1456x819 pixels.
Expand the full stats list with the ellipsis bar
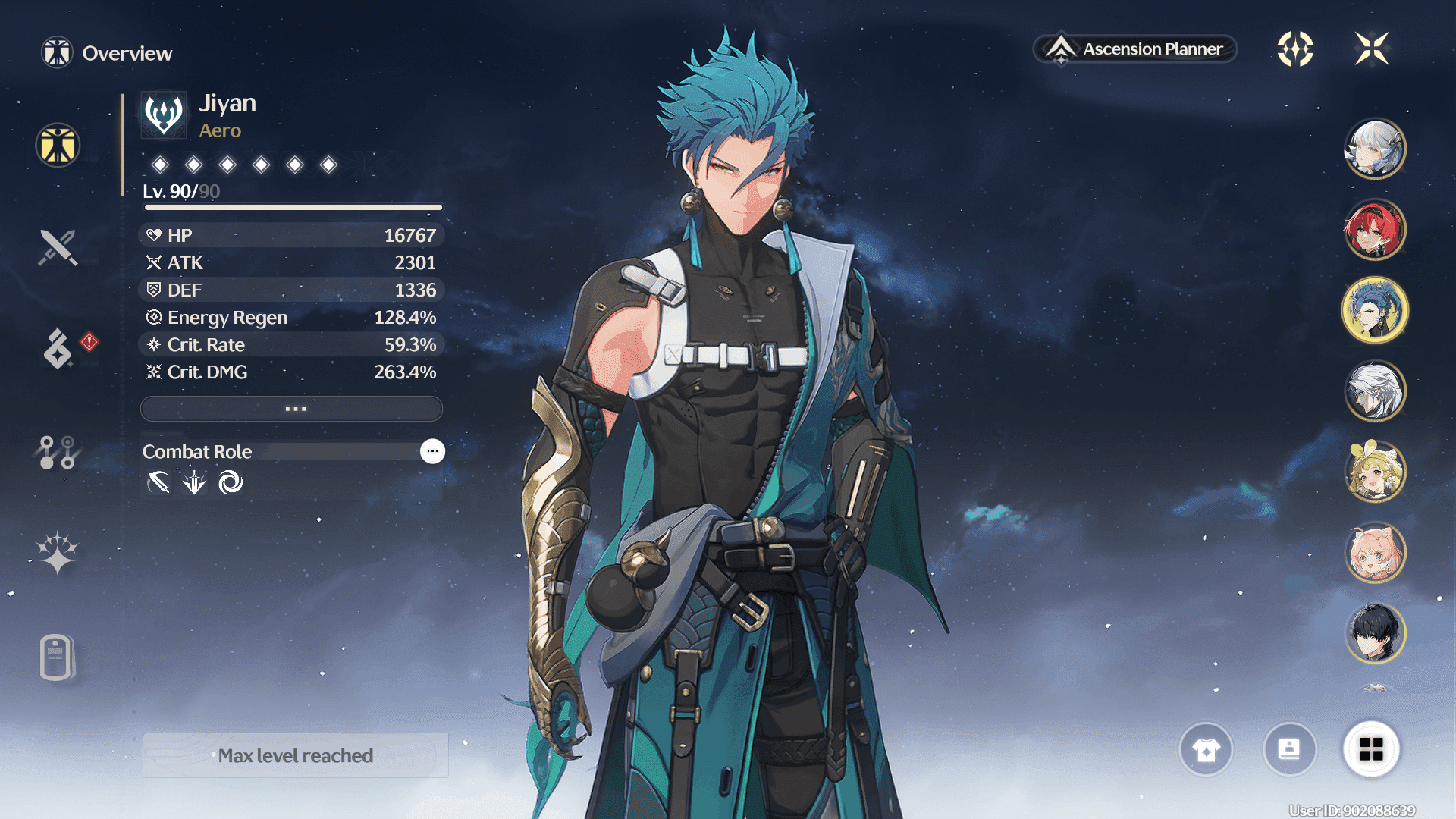(x=292, y=409)
